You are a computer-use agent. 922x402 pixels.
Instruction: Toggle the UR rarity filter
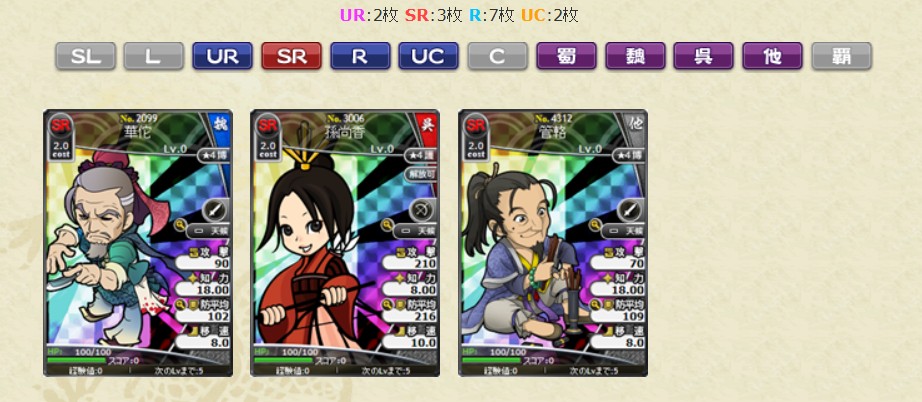click(222, 56)
